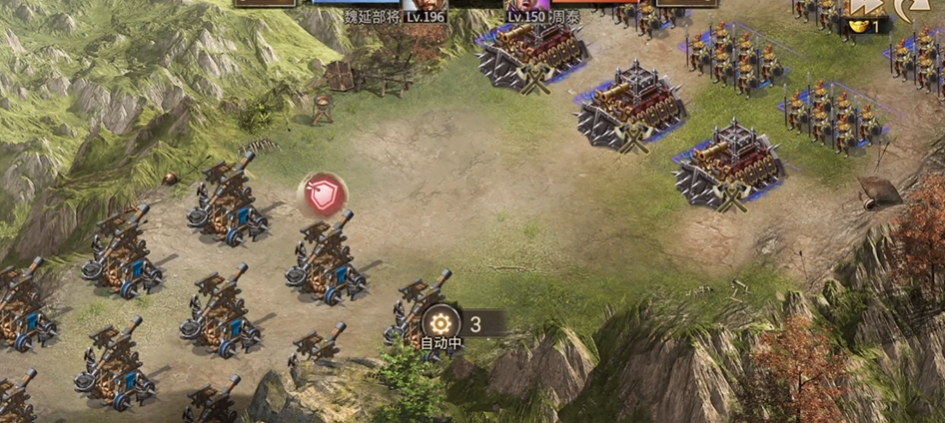945x423 pixels.
Task: Activate the fast-forward double-arrow button
Action: click(863, 8)
